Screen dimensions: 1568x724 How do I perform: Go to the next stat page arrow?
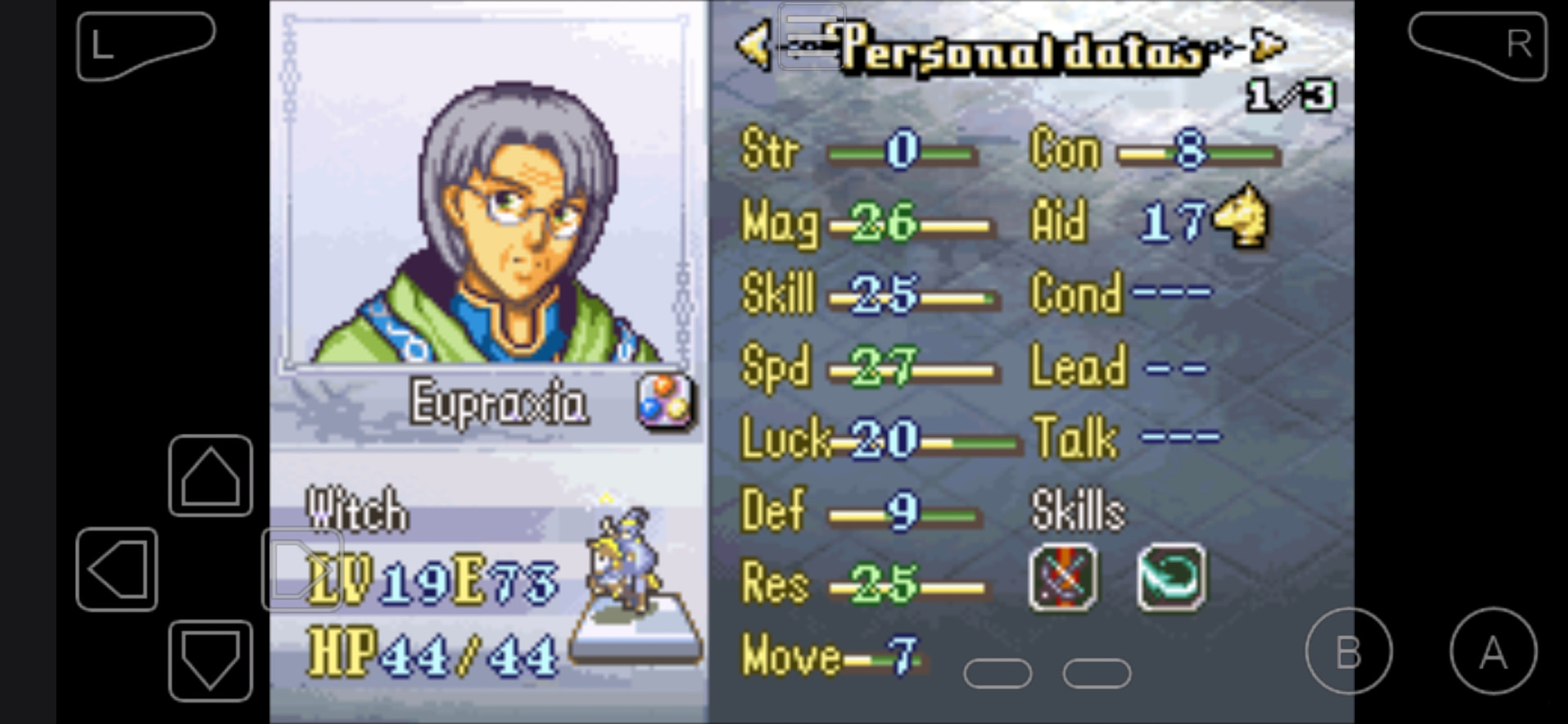(1268, 46)
